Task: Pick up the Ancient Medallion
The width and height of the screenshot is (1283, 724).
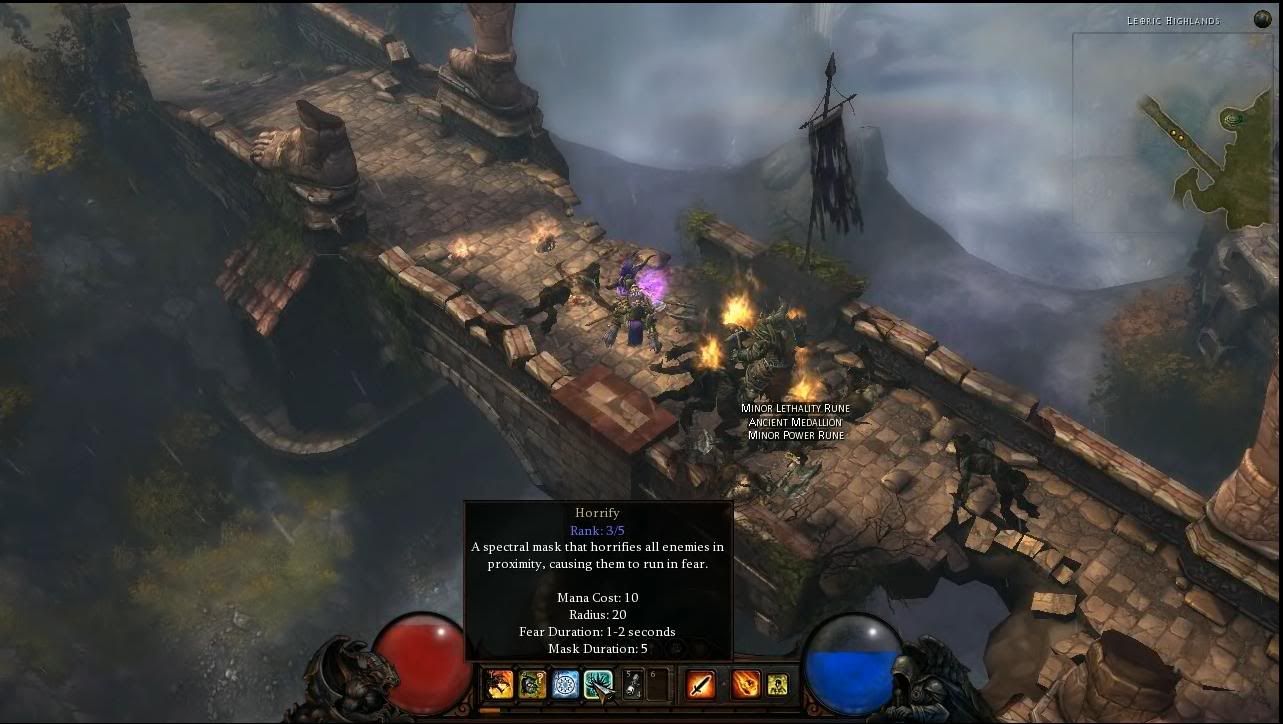Action: [x=796, y=422]
